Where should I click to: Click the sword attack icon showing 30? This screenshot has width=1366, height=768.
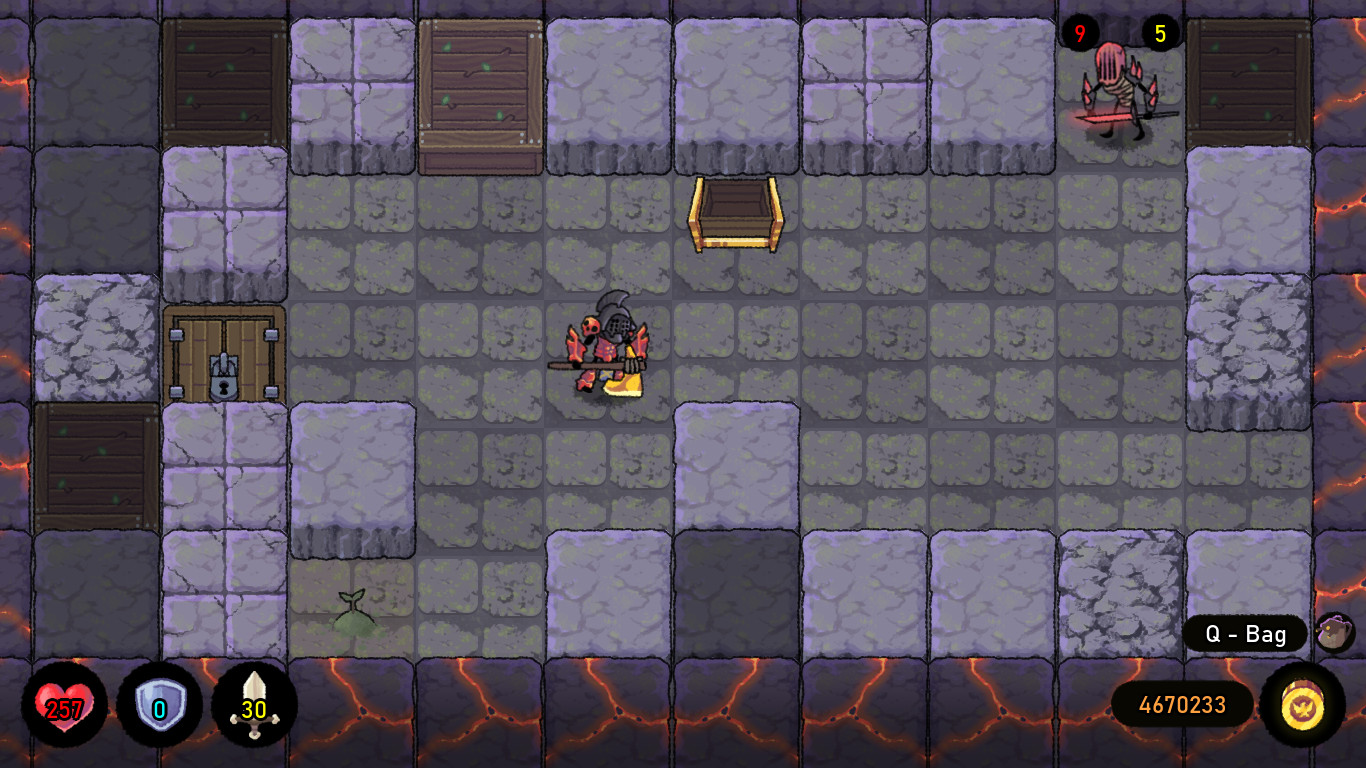253,705
